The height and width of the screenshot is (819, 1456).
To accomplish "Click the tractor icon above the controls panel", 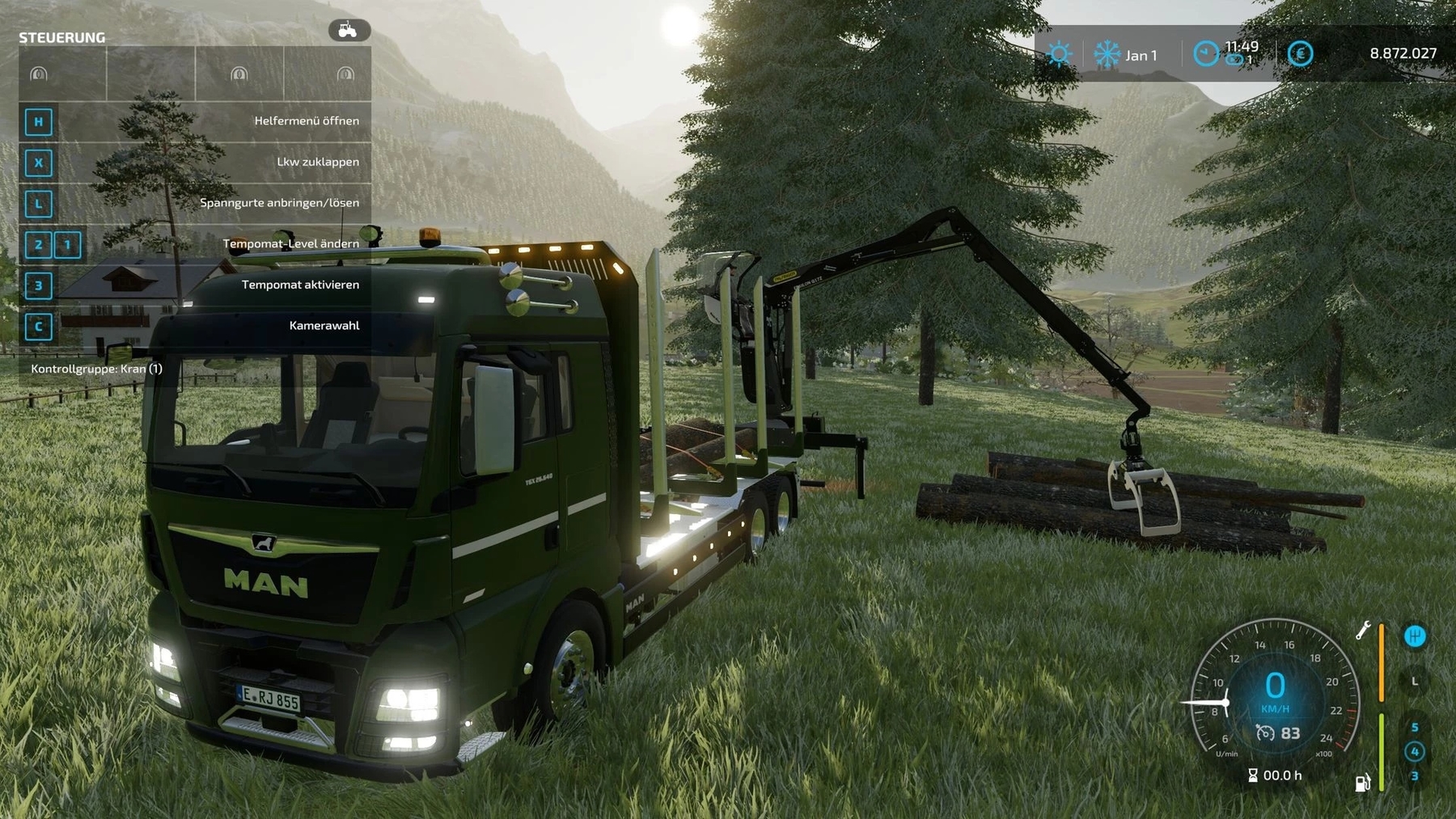I will click(349, 31).
